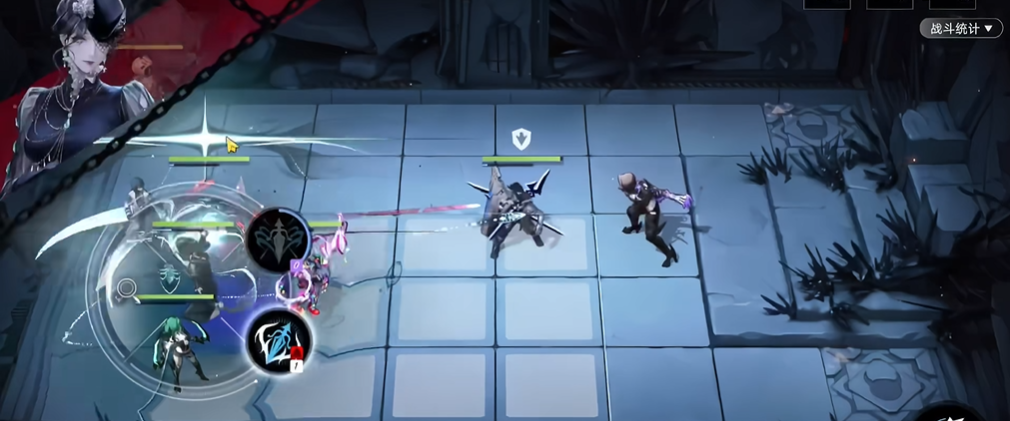Expand the 战斗统计 battle statistics dropdown
1010x421 pixels.
pos(960,29)
